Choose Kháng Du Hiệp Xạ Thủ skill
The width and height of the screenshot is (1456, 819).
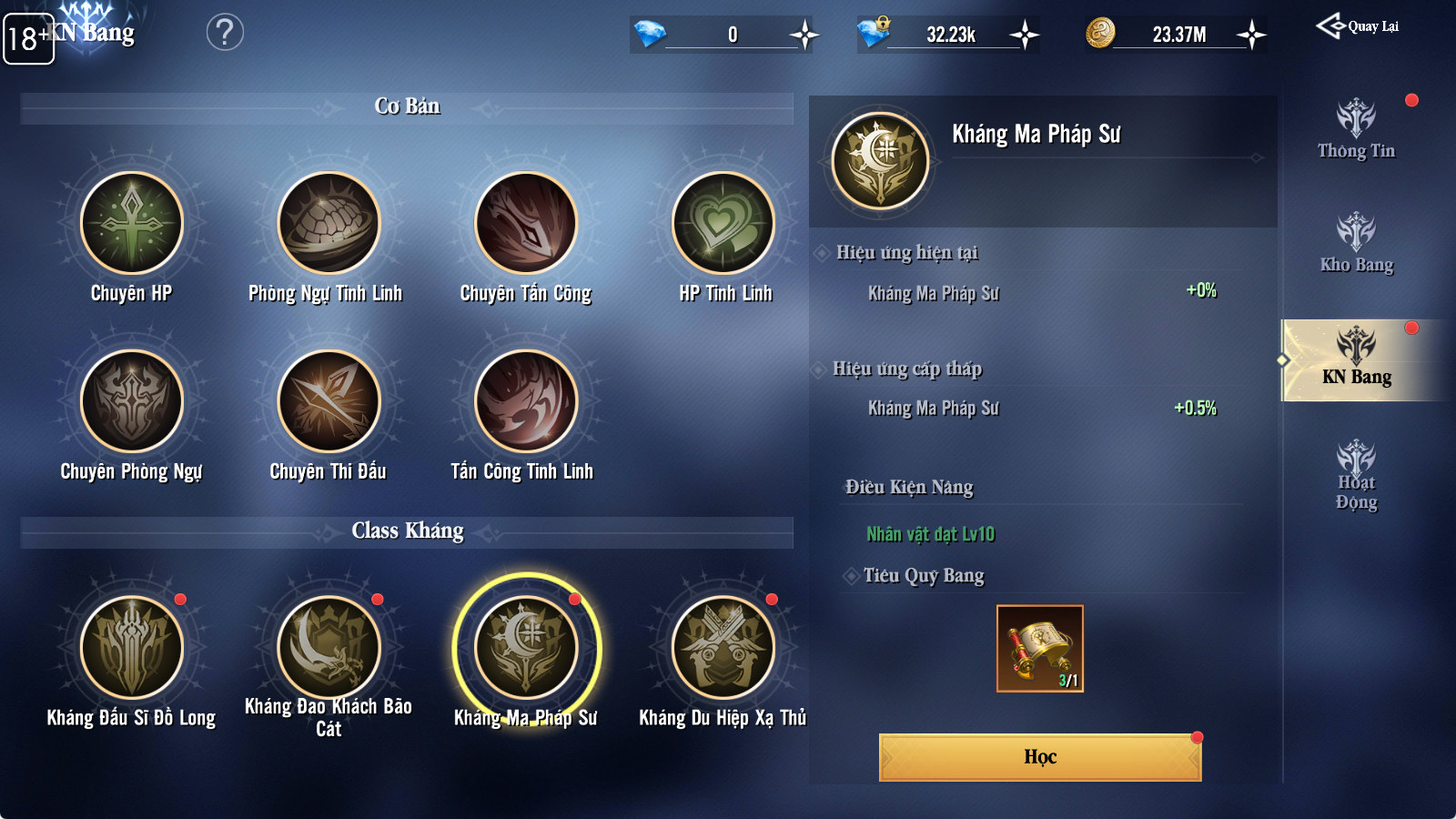(x=723, y=648)
